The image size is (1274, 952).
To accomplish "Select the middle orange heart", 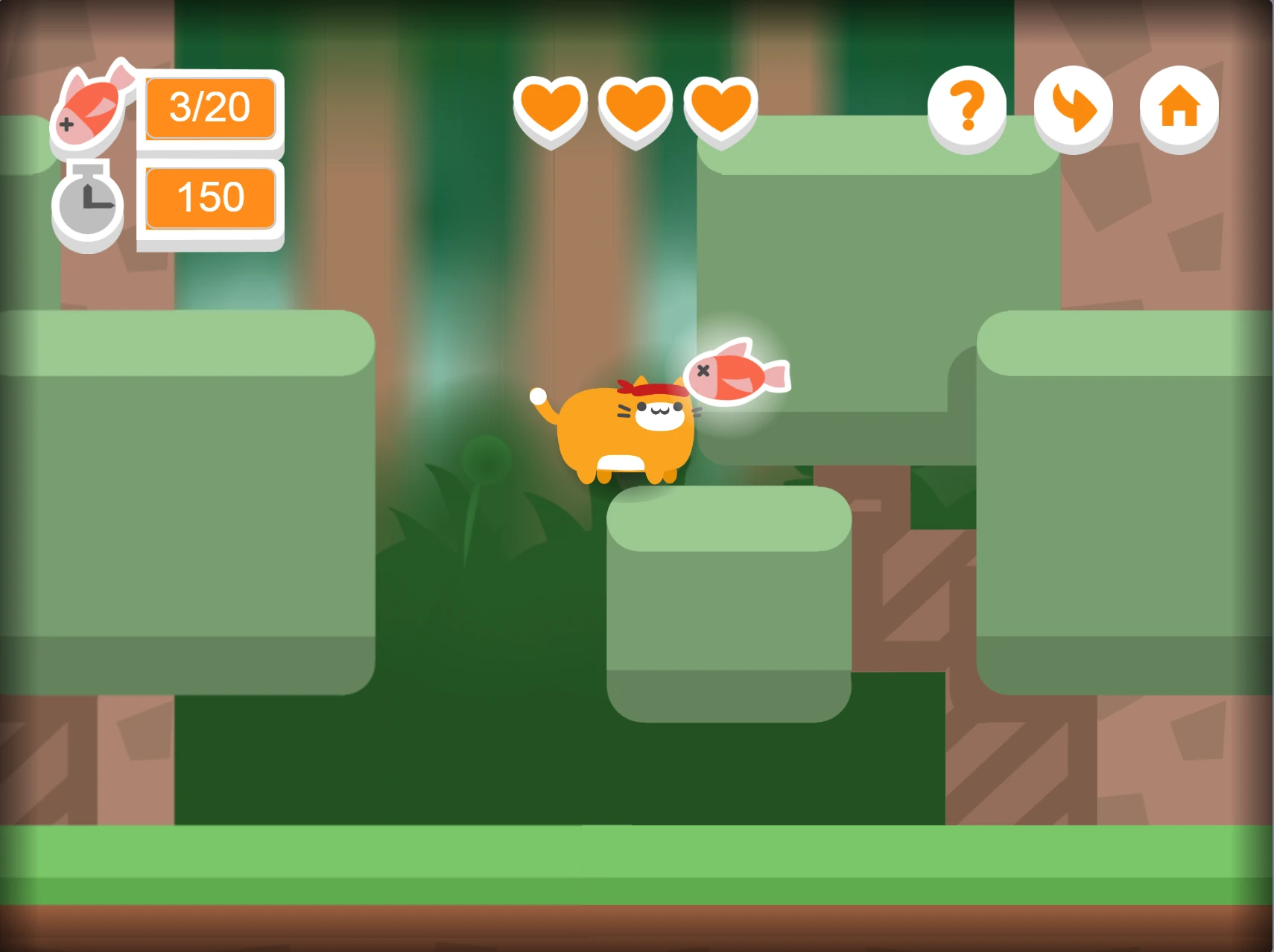I will 635,110.
